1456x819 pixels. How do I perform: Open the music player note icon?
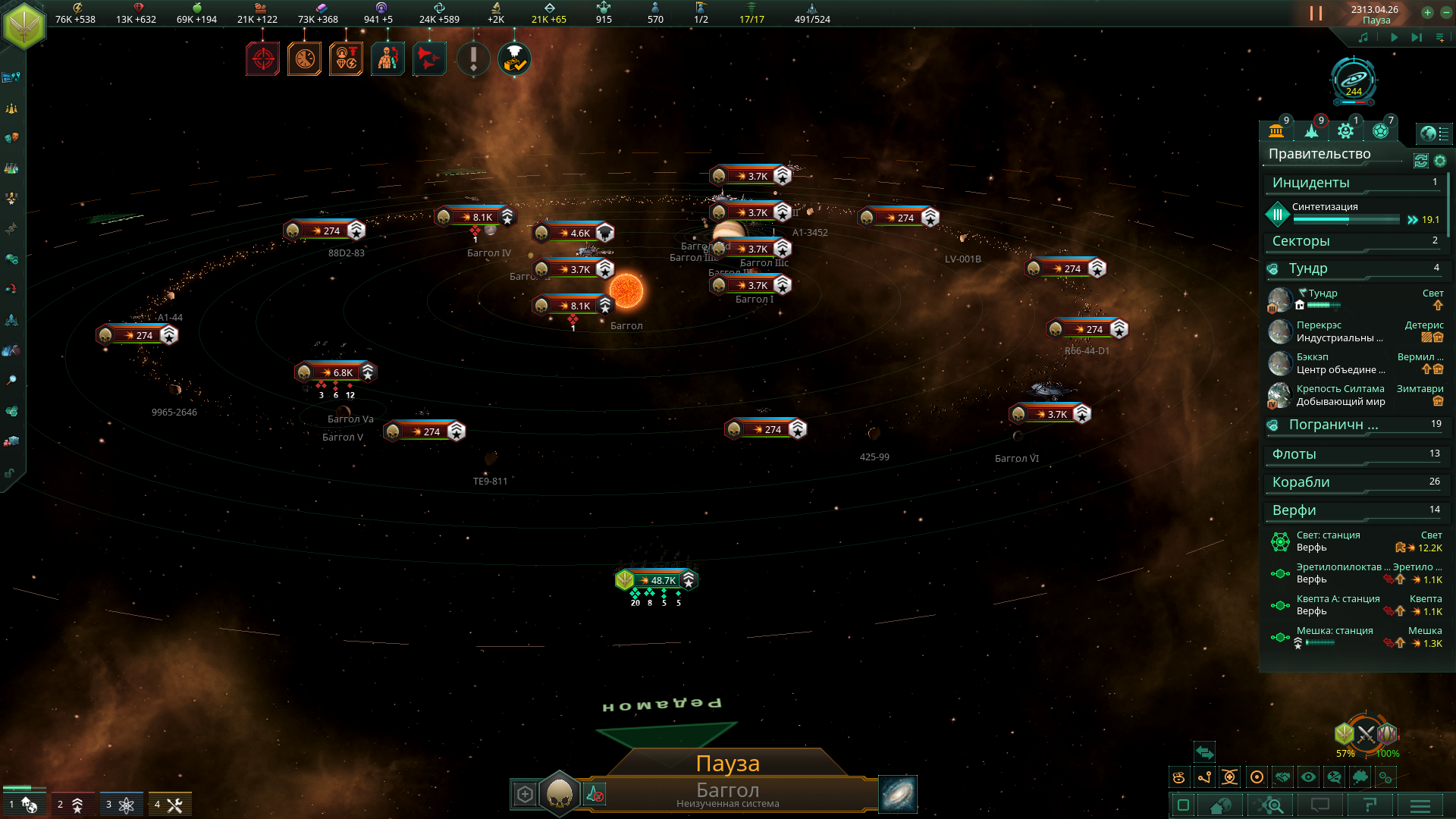click(1363, 37)
